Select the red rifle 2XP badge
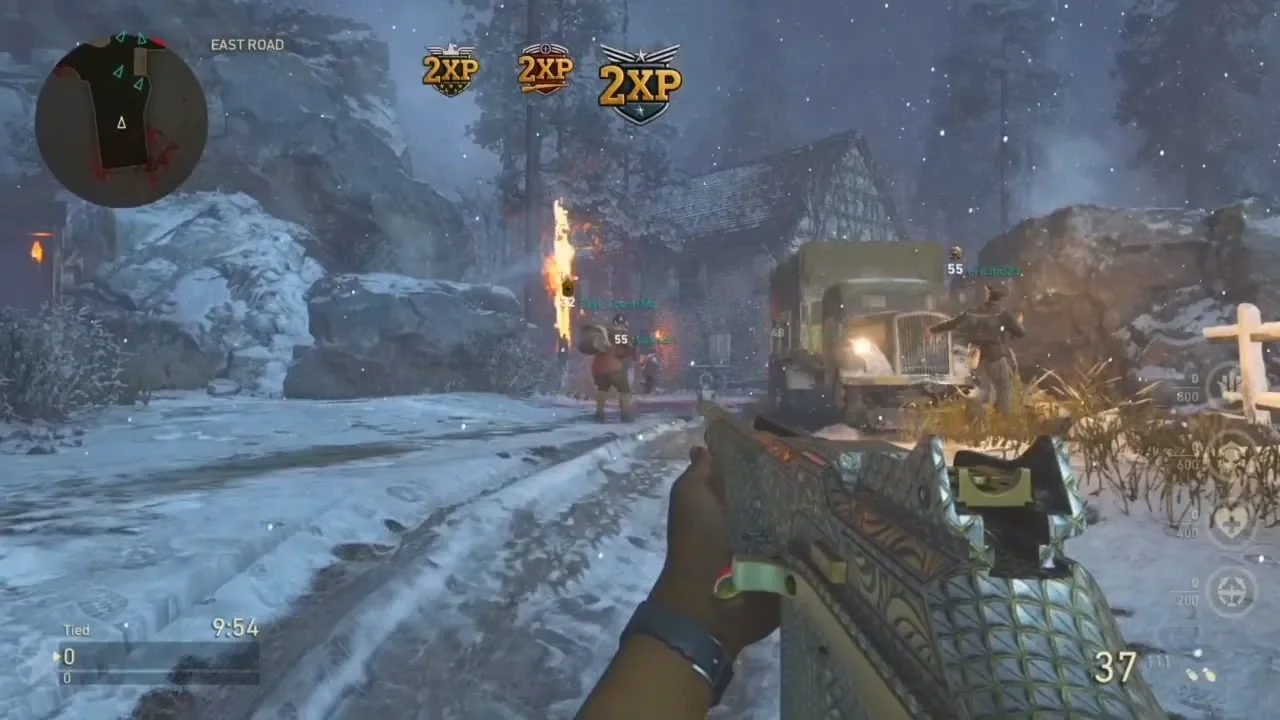The image size is (1280, 720). (545, 69)
